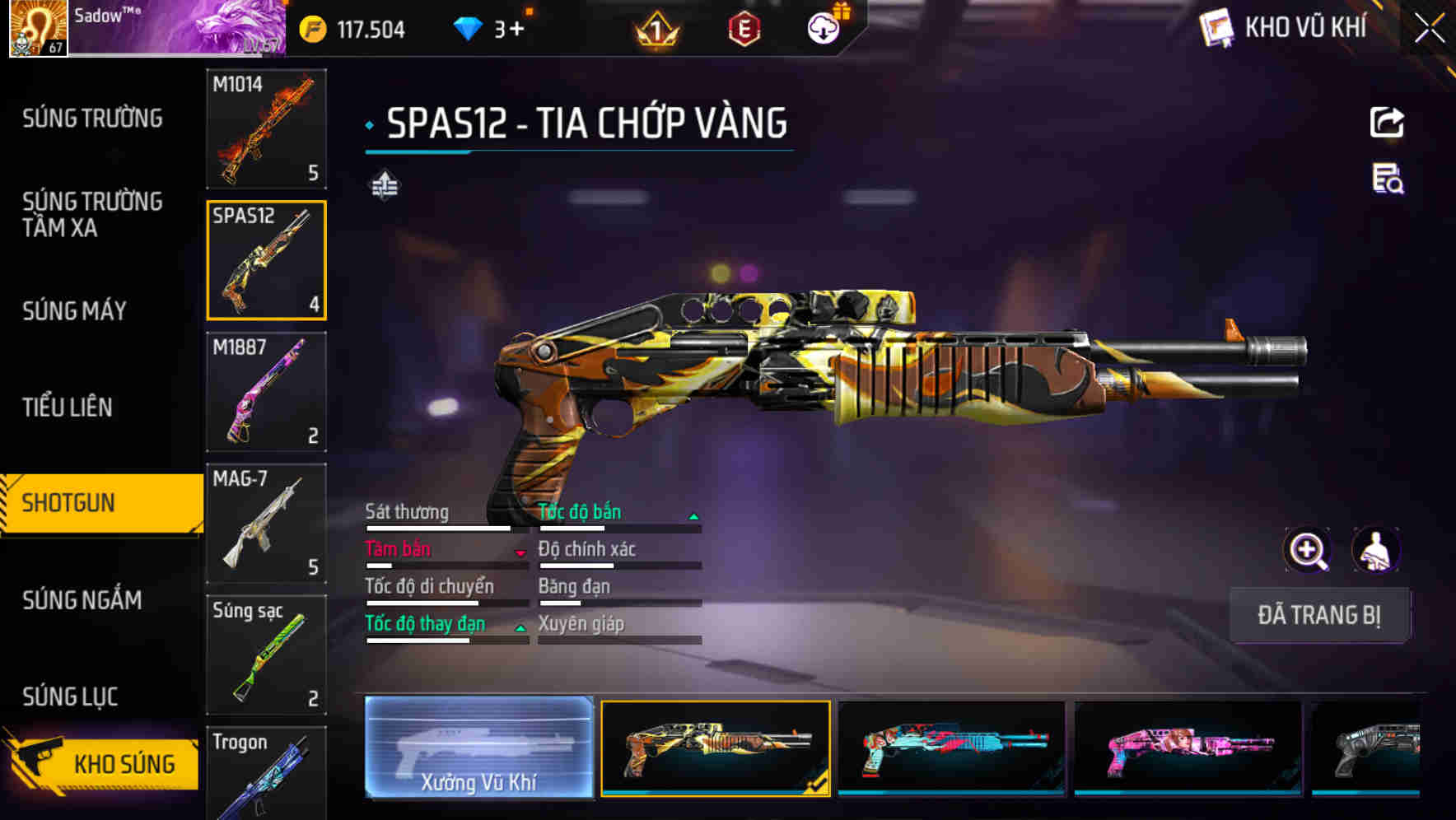The width and height of the screenshot is (1456, 820).
Task: Select the pink anime SPAS12 skin
Action: click(1188, 748)
